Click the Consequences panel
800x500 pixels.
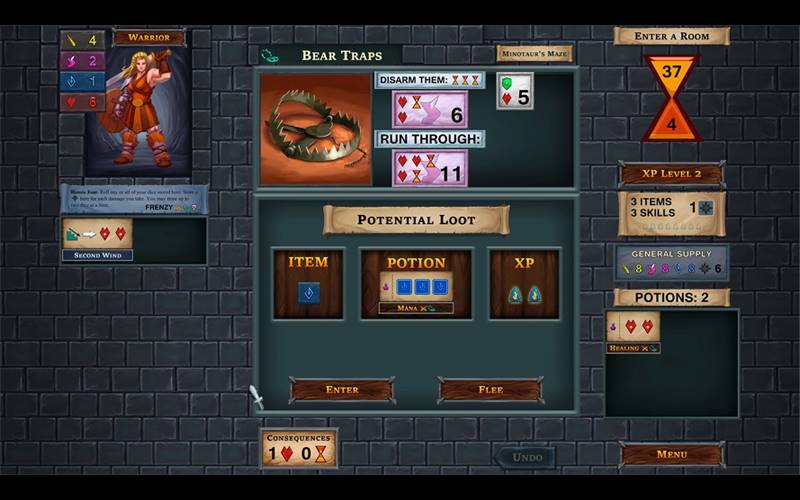pos(299,449)
